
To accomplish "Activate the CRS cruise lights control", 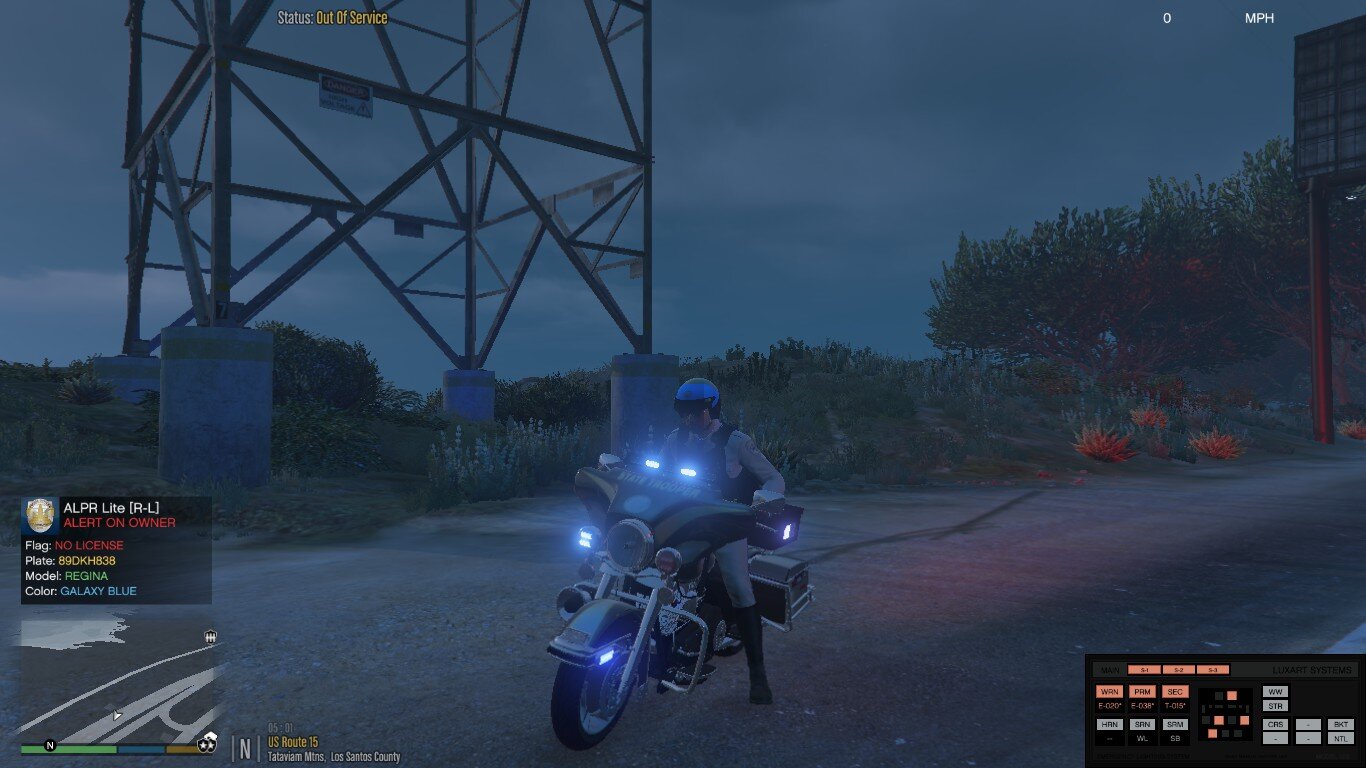I will pyautogui.click(x=1275, y=724).
